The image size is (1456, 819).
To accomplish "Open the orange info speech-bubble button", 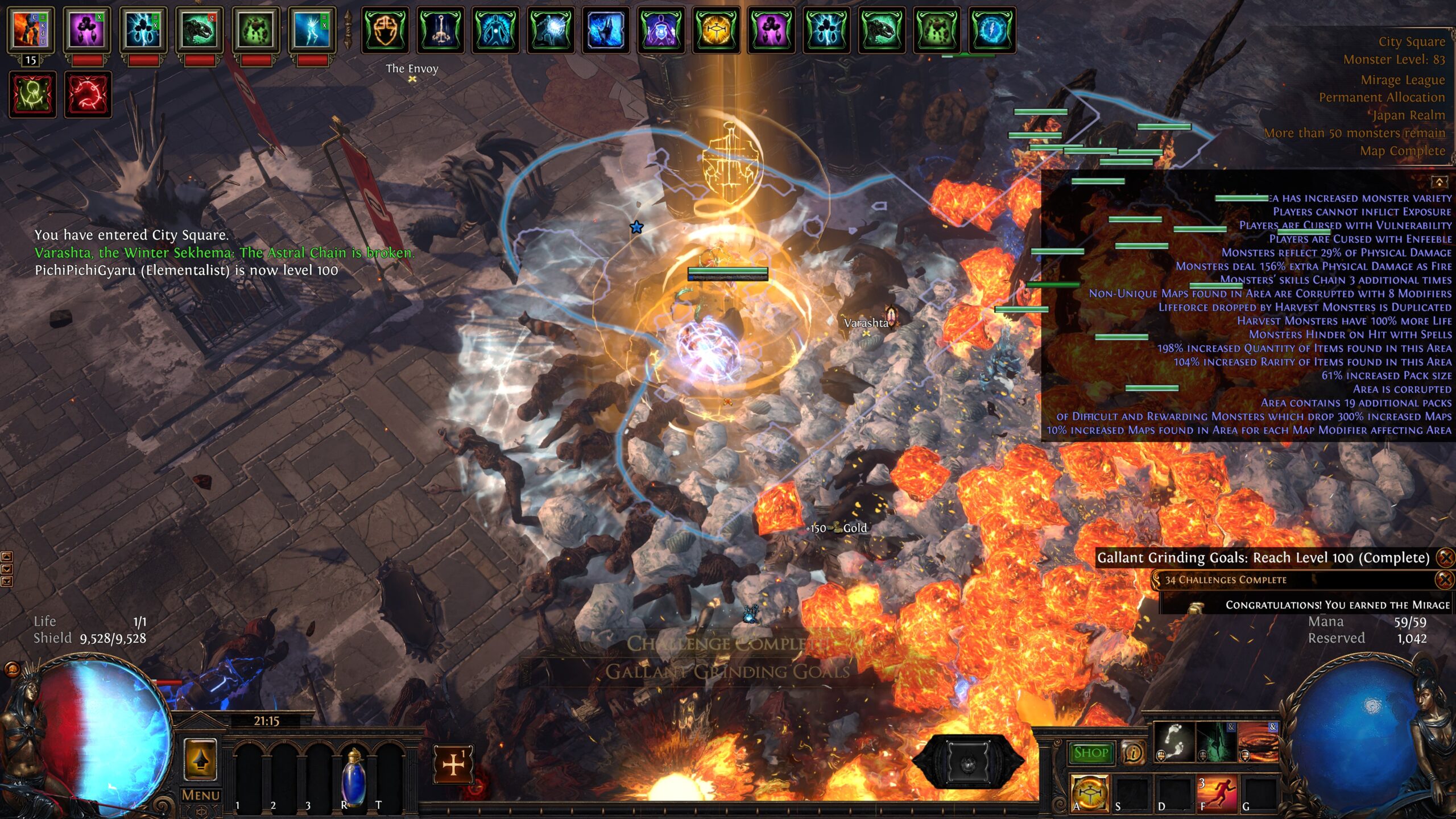I will [1133, 752].
